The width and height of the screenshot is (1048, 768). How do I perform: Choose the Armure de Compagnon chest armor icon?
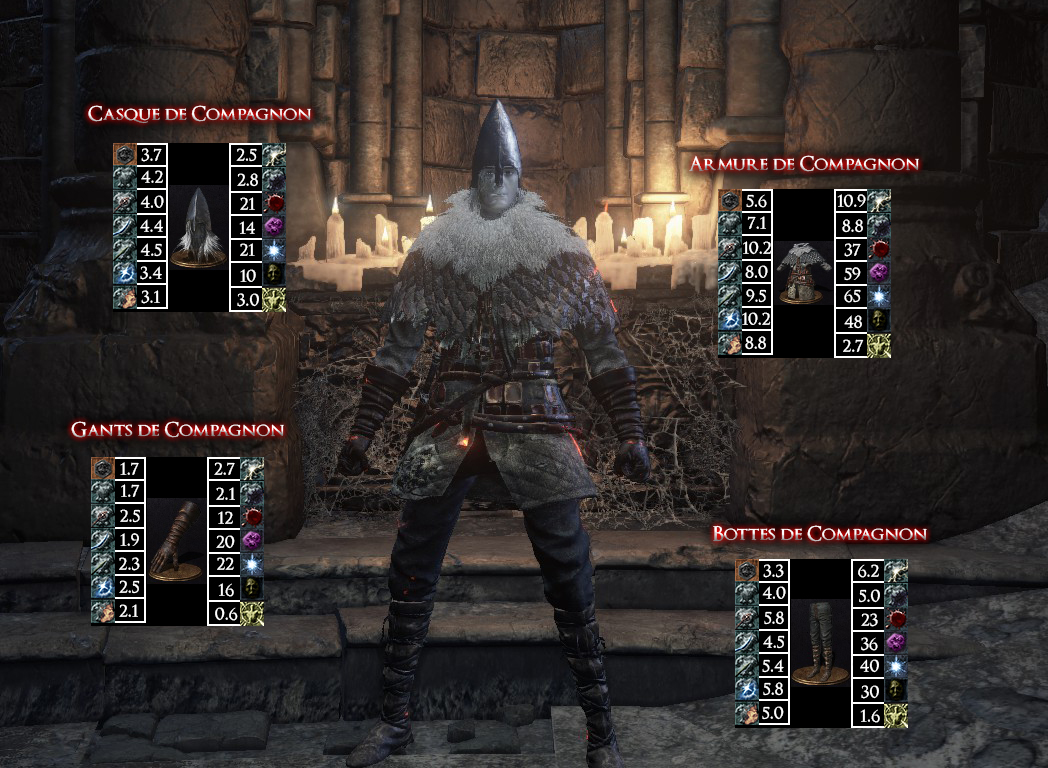click(x=802, y=273)
